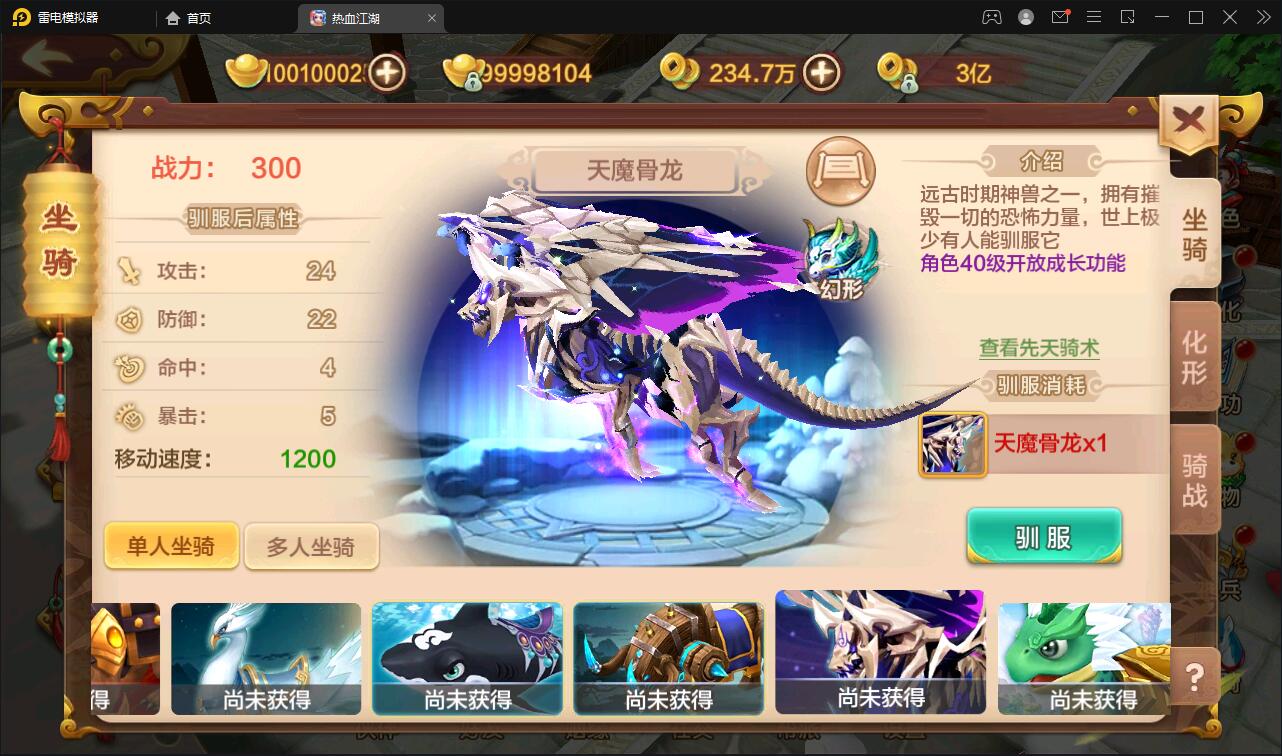Open the hamburger menu in the title bar
The width and height of the screenshot is (1282, 756).
click(1094, 17)
